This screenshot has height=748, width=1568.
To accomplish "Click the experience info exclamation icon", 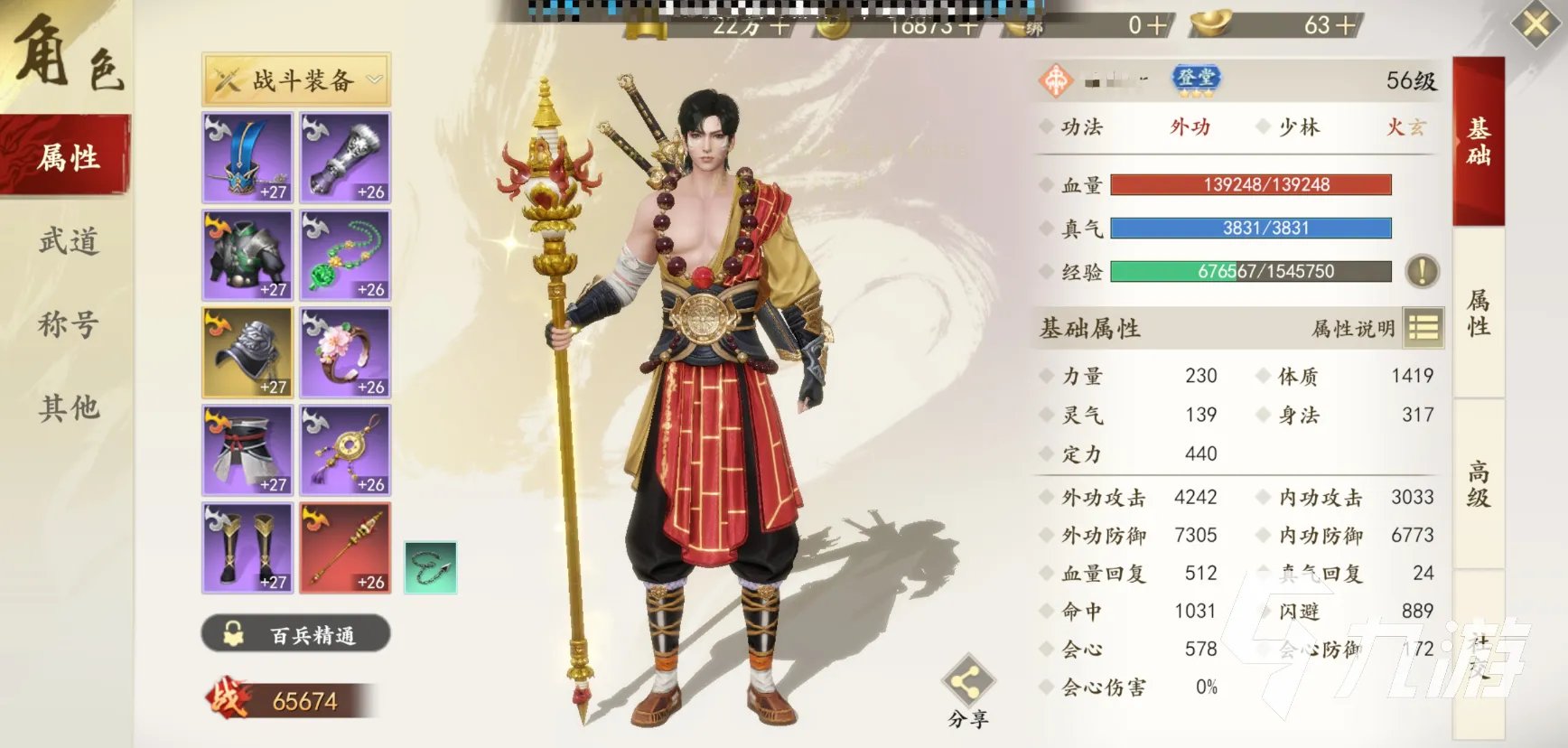I will [1422, 271].
